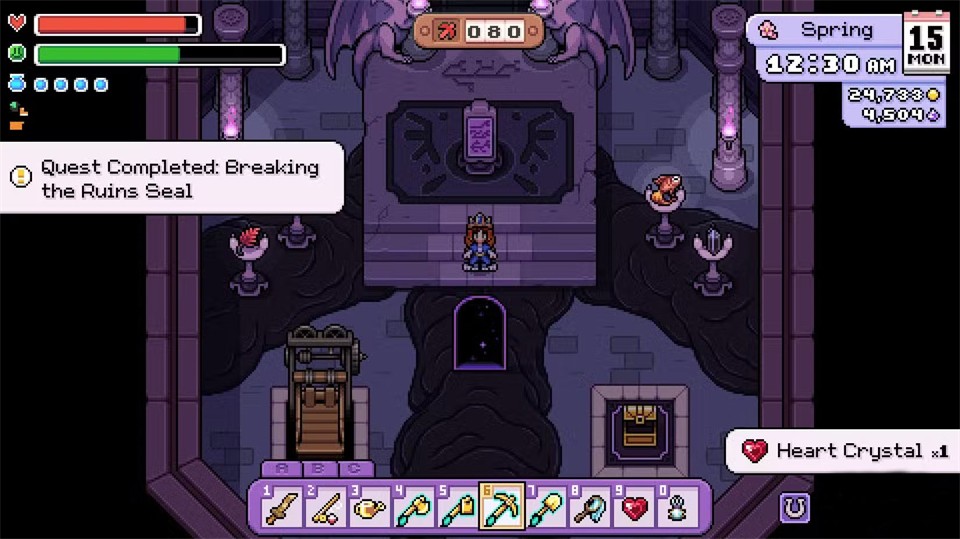Select the axe in hotbar slot 4
960x539 pixels.
[x=410, y=509]
